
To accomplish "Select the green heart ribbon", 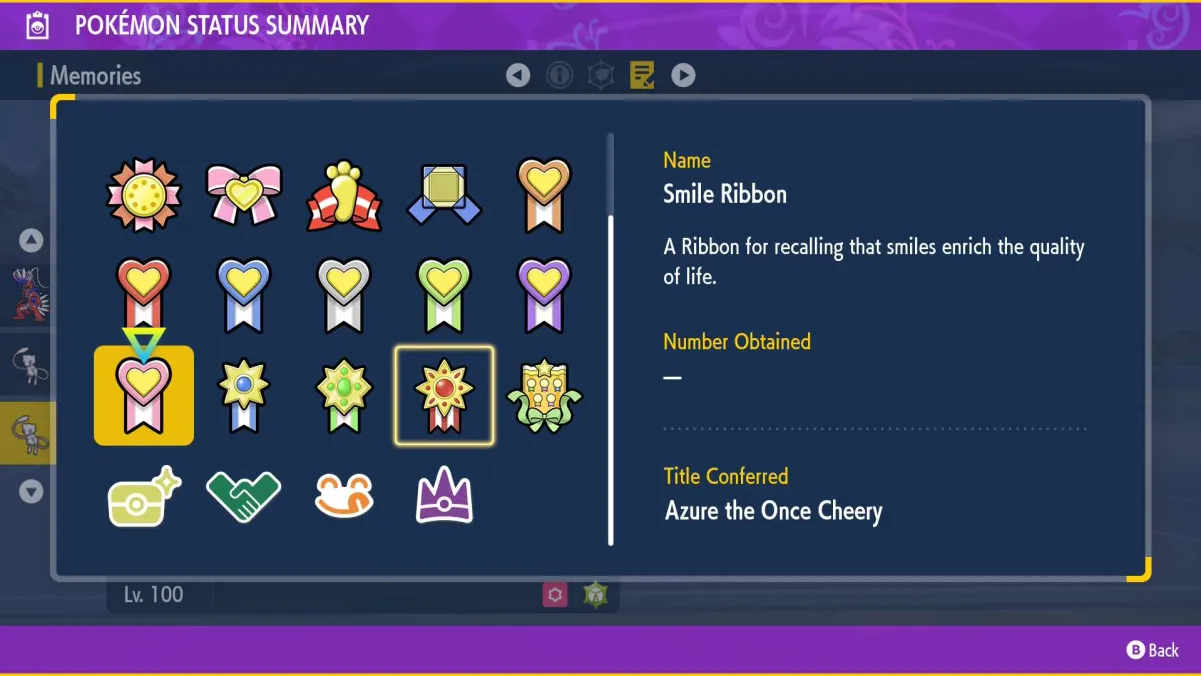I will coord(444,295).
